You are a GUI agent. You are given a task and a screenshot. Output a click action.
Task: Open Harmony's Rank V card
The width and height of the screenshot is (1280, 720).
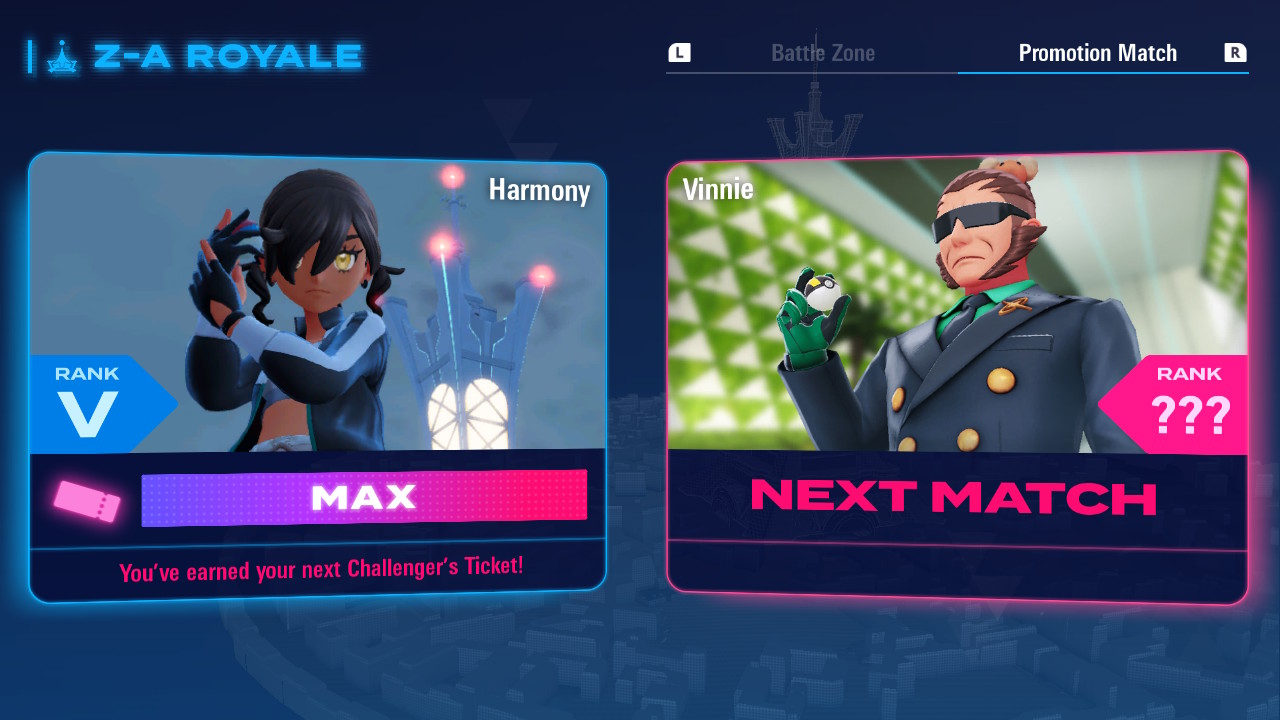click(x=317, y=376)
